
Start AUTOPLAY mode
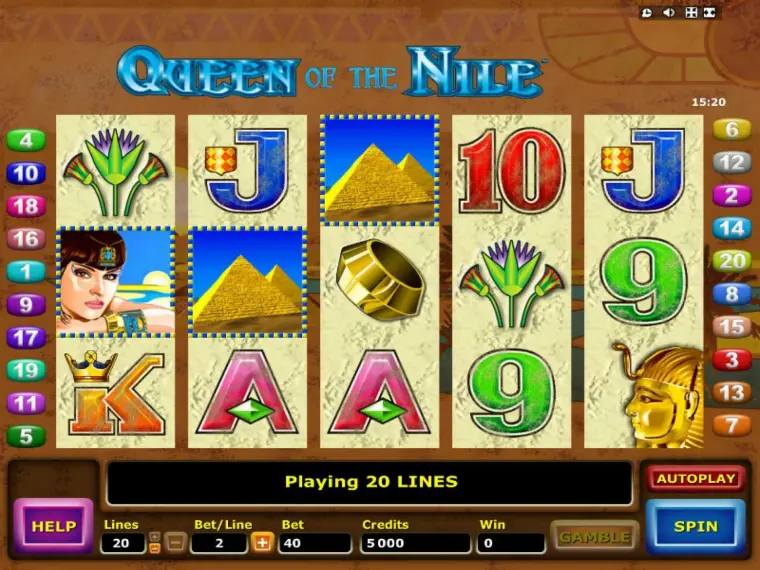click(x=696, y=479)
